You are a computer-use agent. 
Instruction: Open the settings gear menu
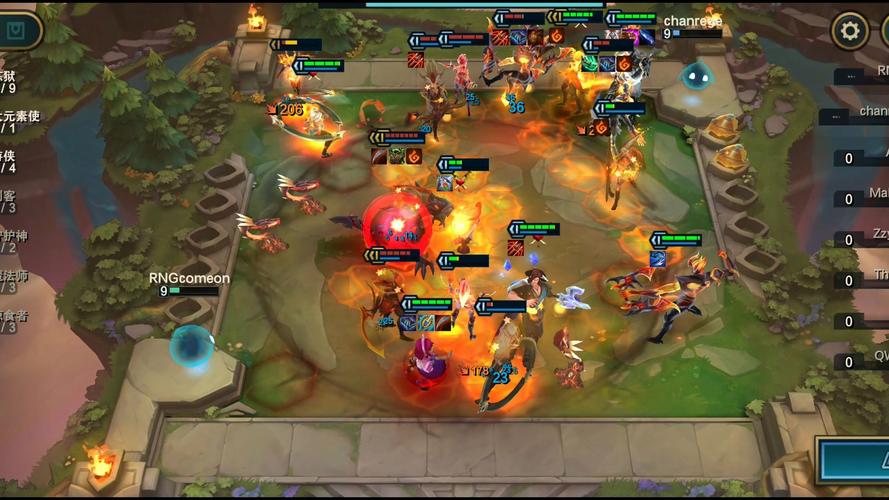tap(850, 31)
